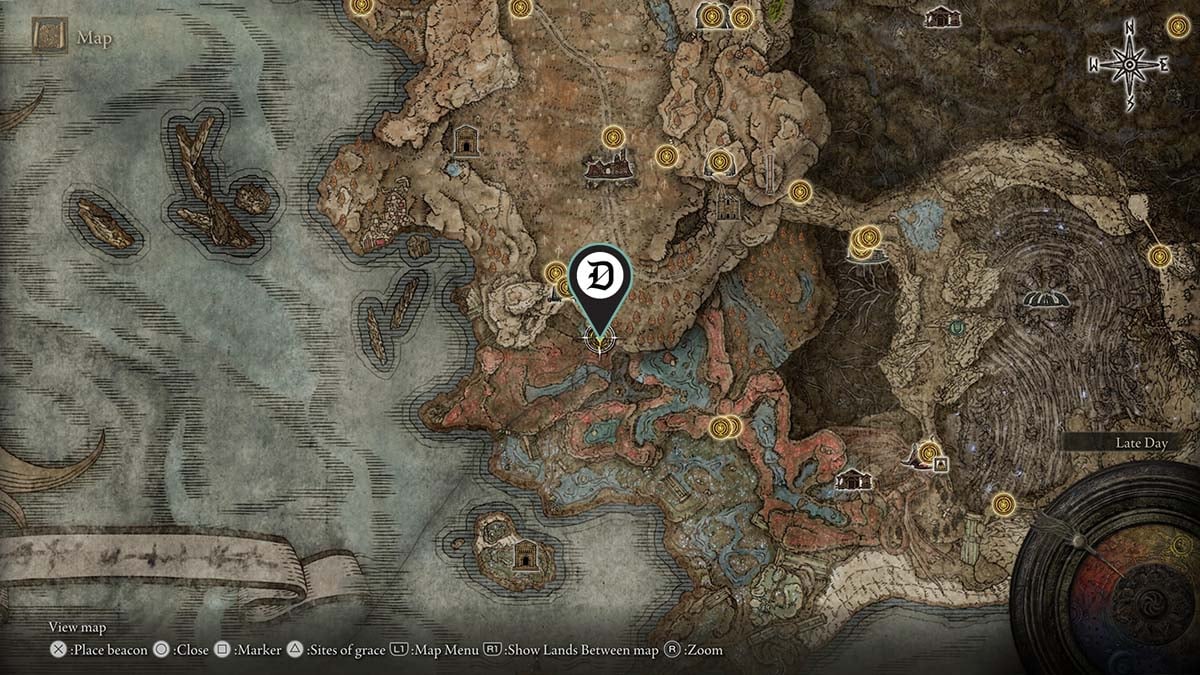Pick the site of grace nearest the time dial
The width and height of the screenshot is (1200, 675).
pyautogui.click(x=1004, y=503)
